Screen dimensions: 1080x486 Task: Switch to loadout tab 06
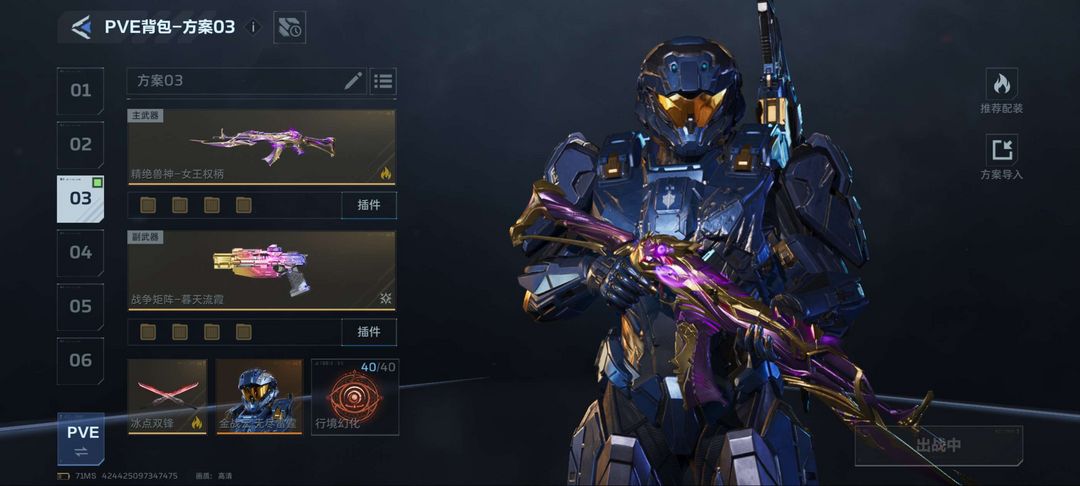pos(80,360)
